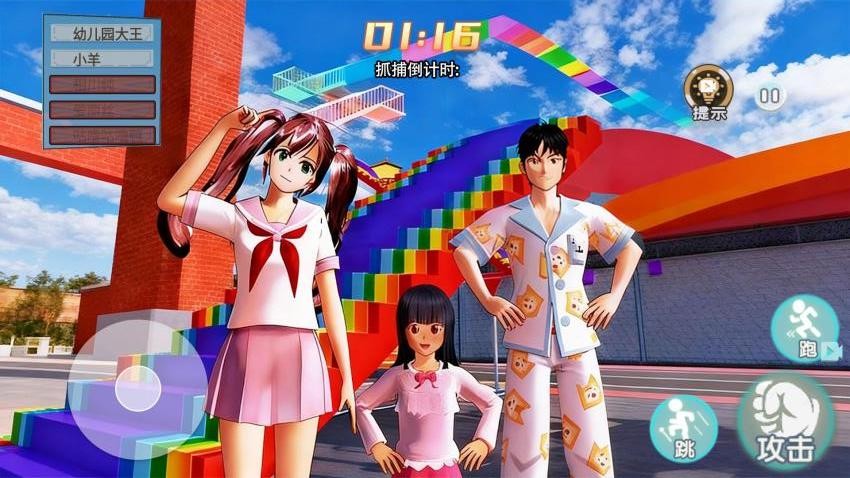Click the virtual joystick thumb knob
The height and width of the screenshot is (478, 850).
point(138,387)
